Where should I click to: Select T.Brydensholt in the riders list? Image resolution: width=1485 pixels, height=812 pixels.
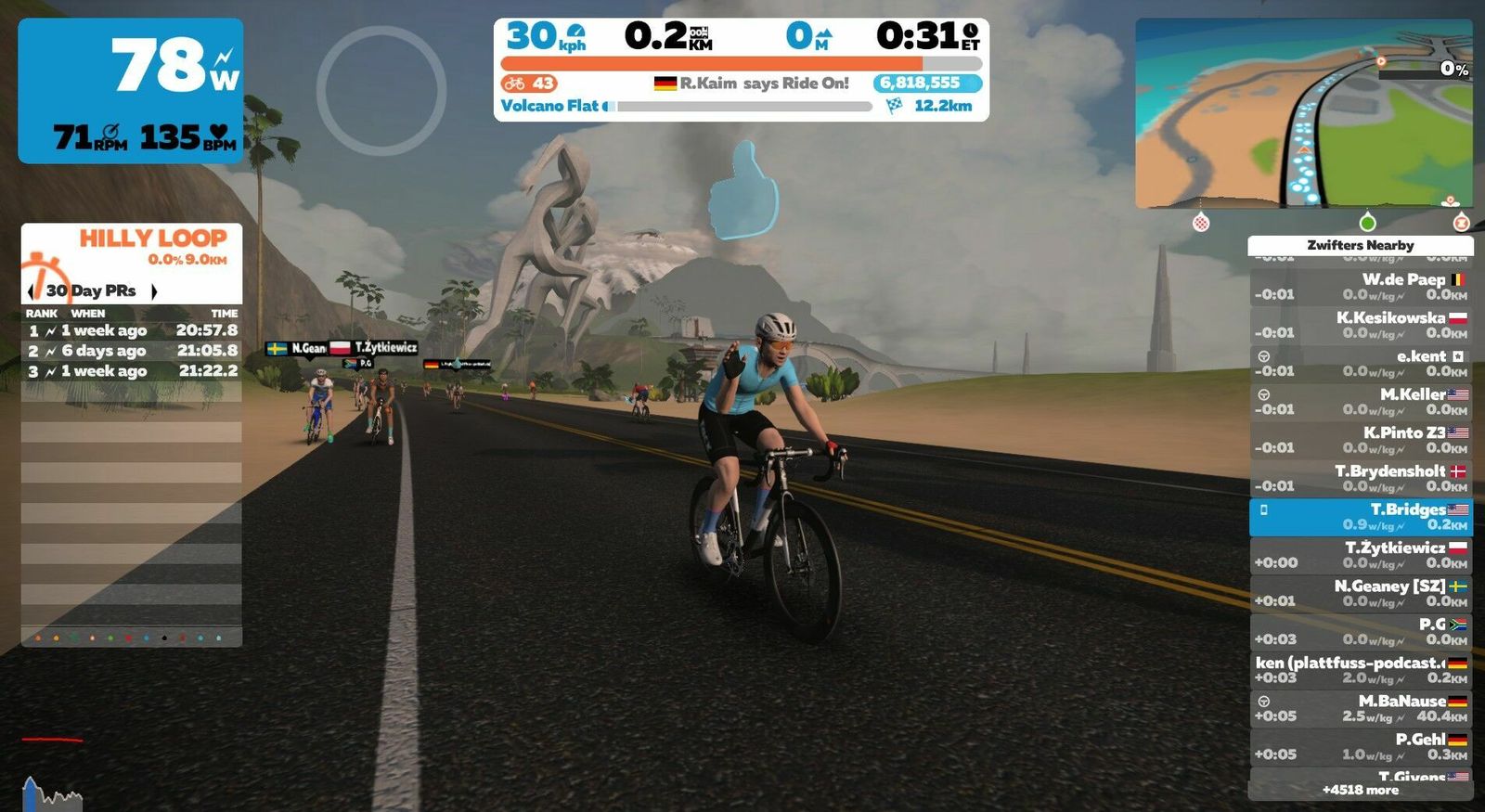click(x=1361, y=478)
